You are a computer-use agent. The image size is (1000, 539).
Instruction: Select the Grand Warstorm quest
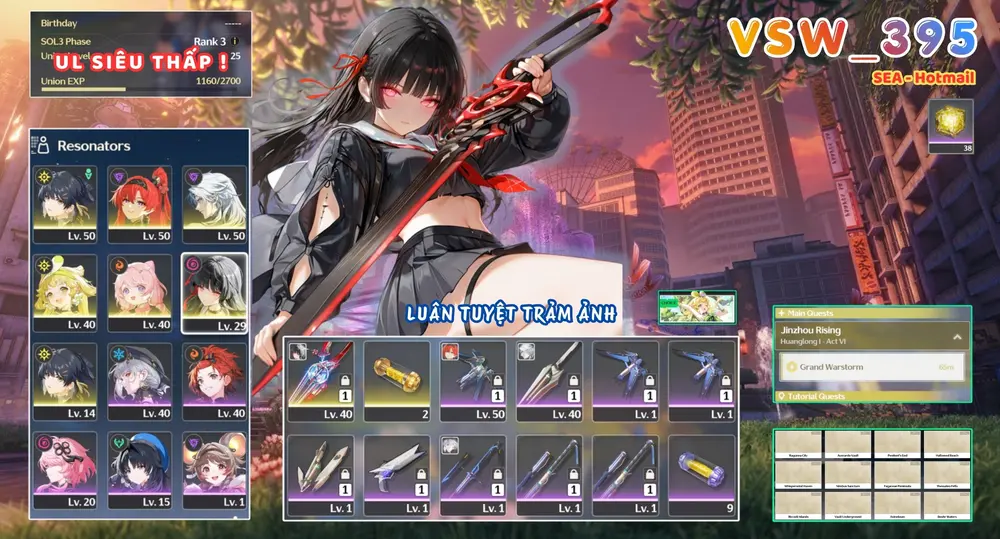[868, 367]
